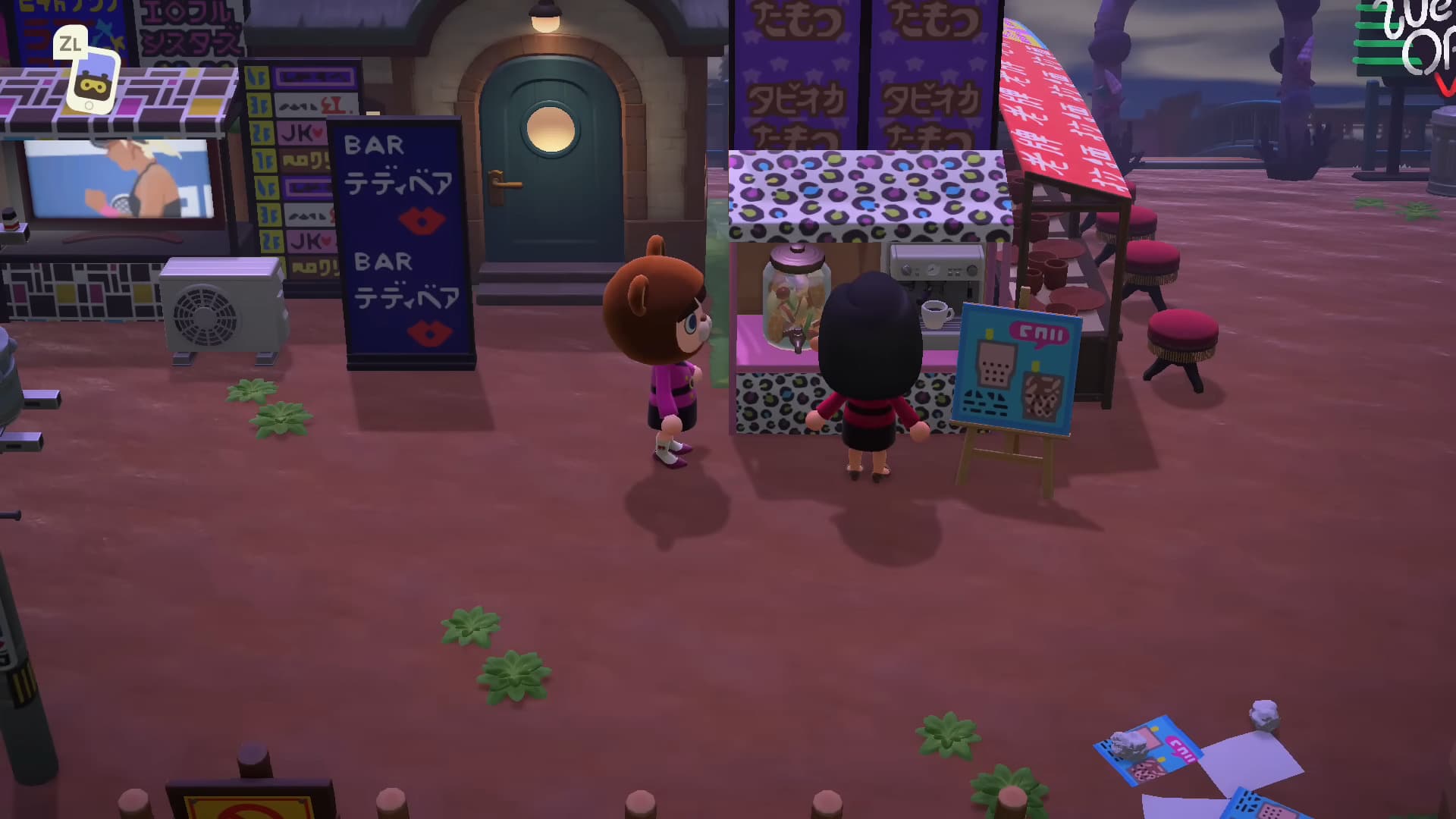Click the tapioca jar dispenser
Image resolution: width=1456 pixels, height=819 pixels.
coord(794,296)
